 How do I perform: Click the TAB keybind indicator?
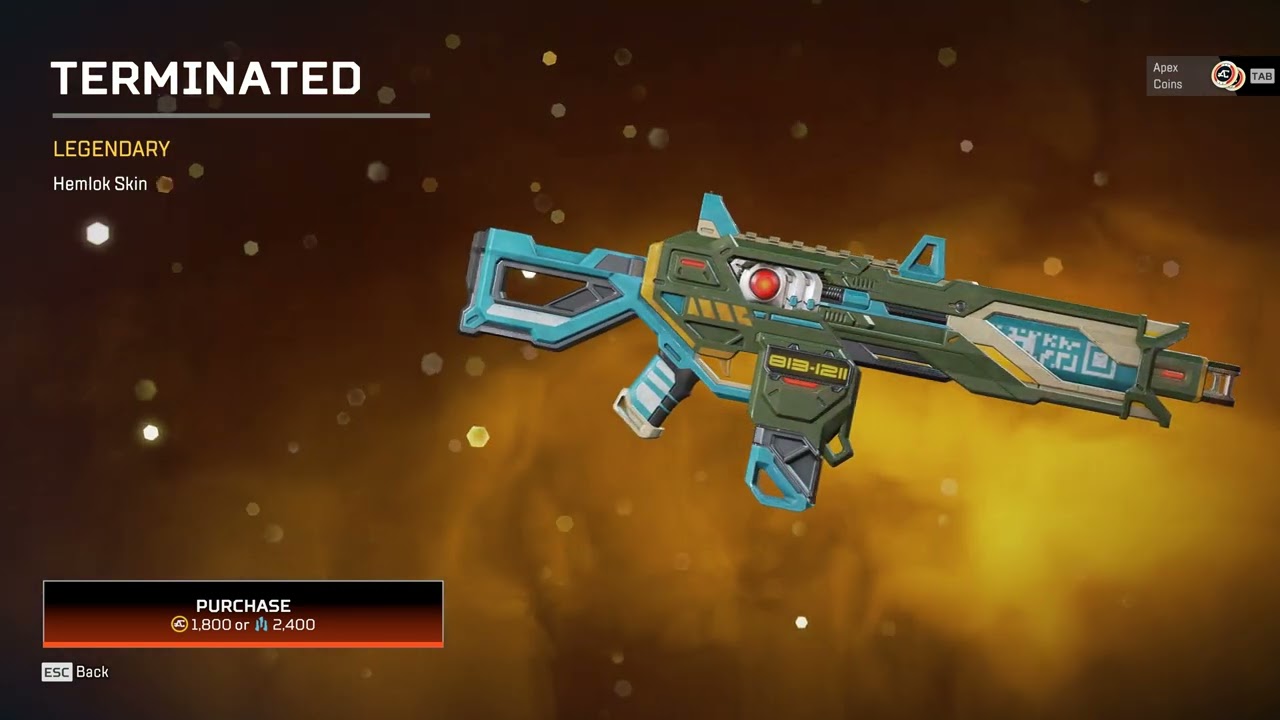(x=1262, y=75)
